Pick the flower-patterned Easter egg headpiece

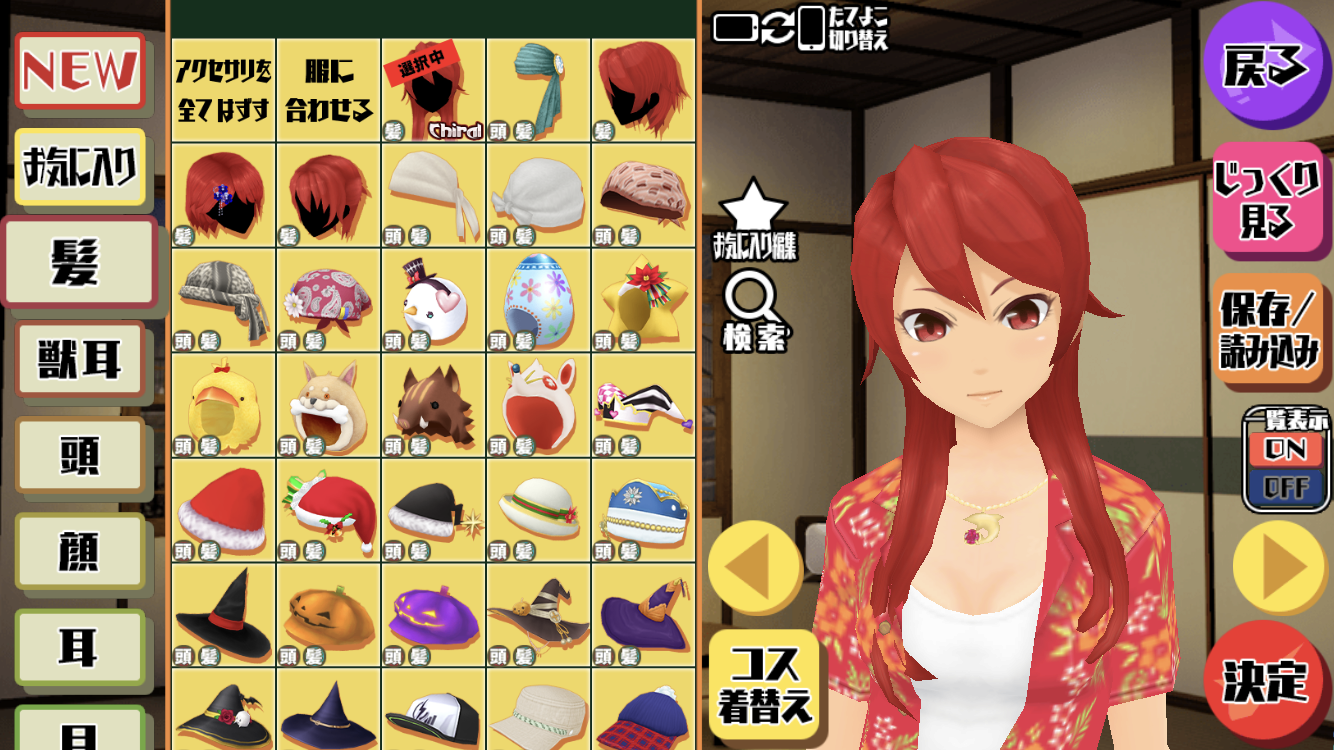[x=538, y=300]
